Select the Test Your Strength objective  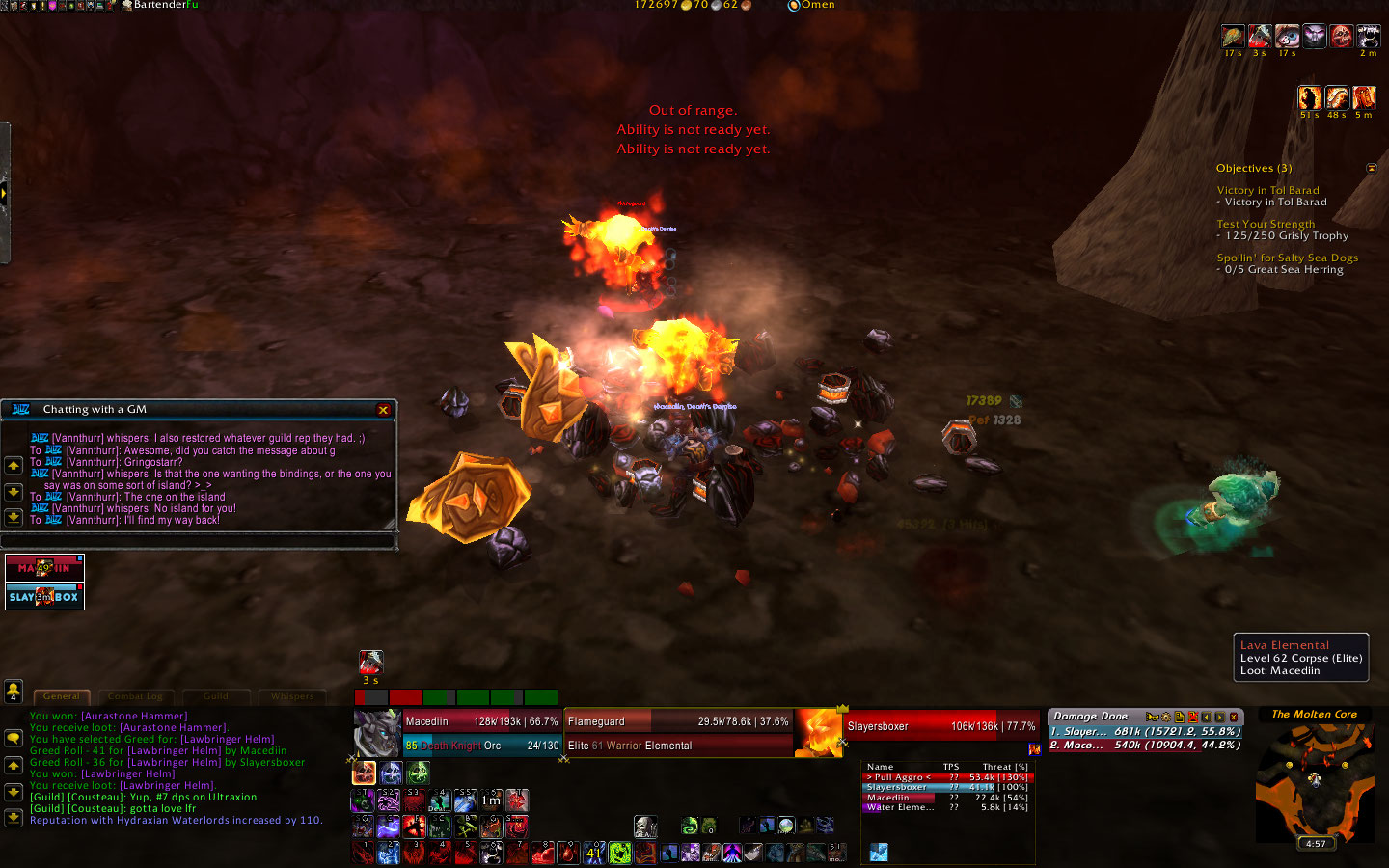[x=1265, y=224]
